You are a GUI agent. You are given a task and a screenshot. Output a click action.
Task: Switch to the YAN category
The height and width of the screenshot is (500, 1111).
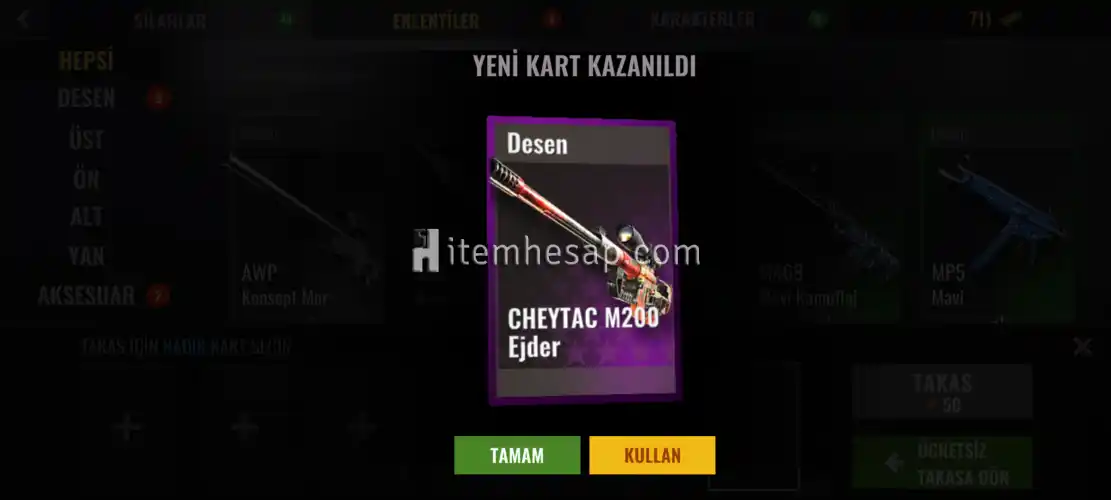86,256
